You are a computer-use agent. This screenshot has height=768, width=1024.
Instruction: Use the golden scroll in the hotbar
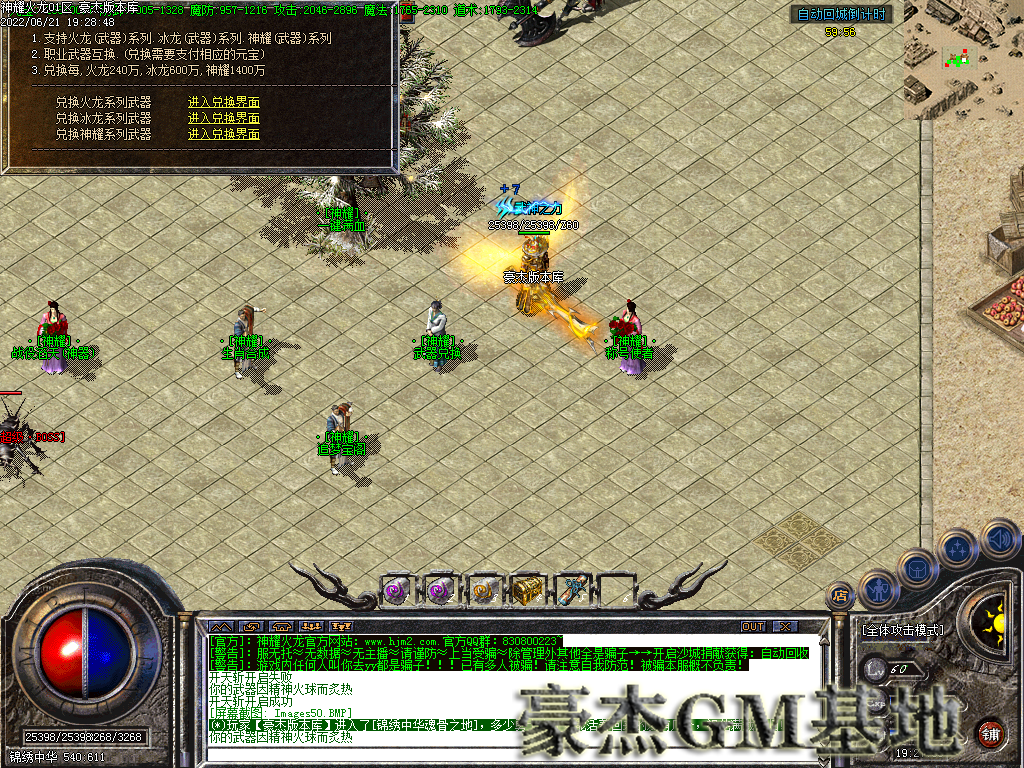click(x=485, y=590)
